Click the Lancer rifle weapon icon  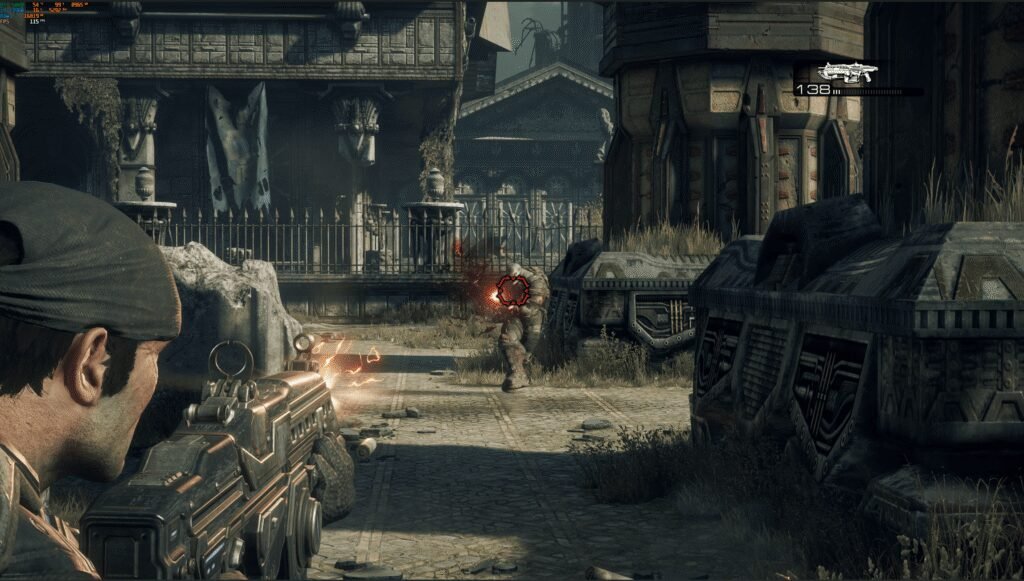(846, 71)
